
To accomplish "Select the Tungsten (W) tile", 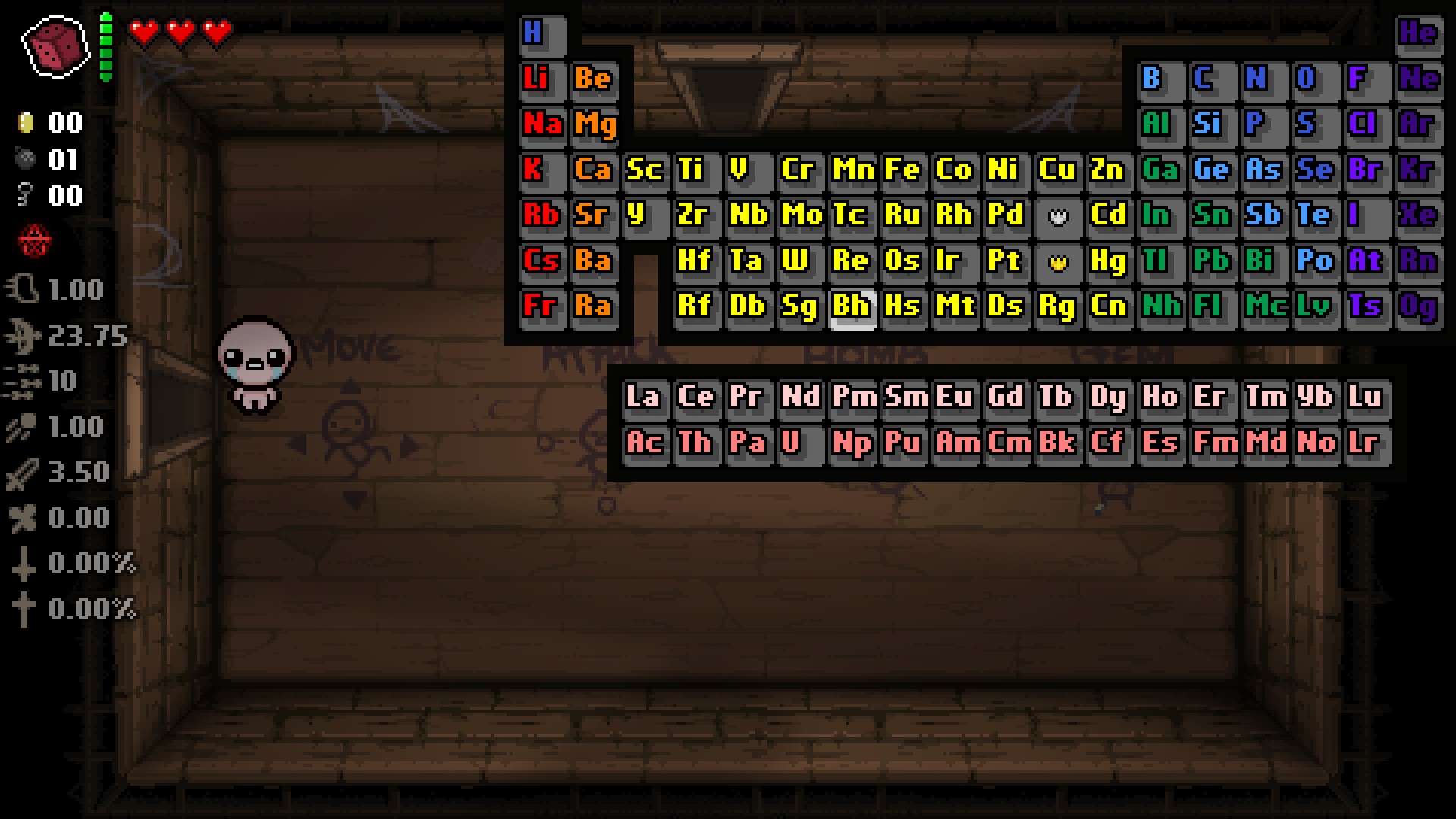I will tap(799, 262).
